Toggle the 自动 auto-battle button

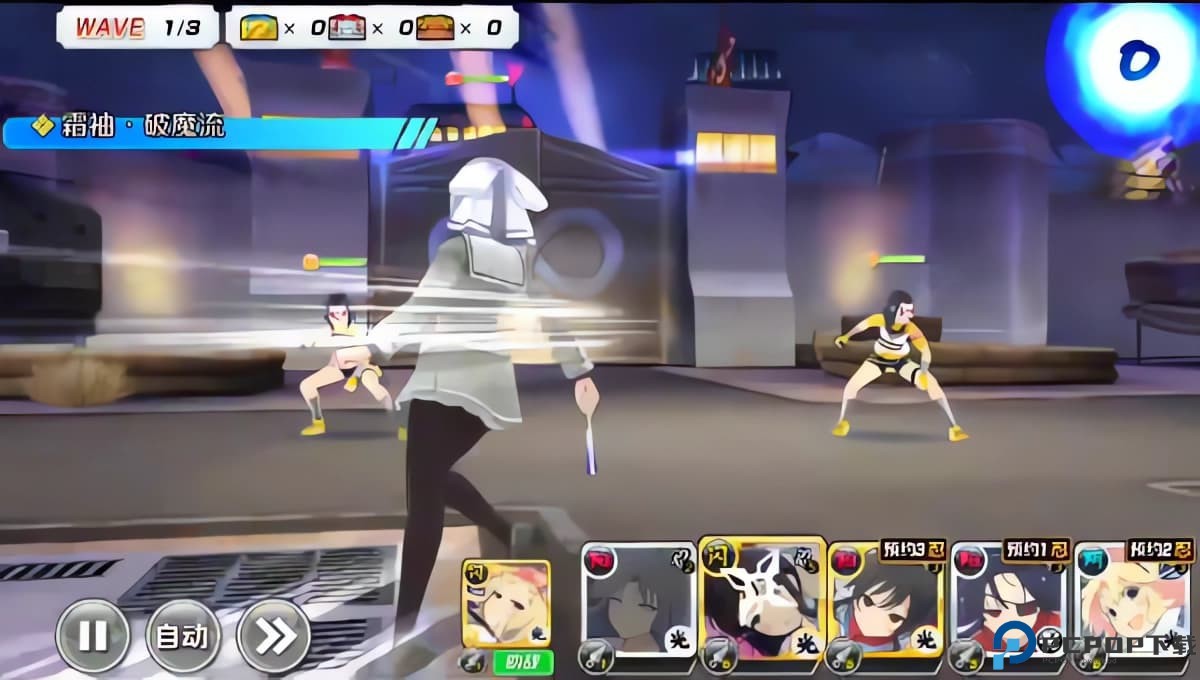(182, 635)
